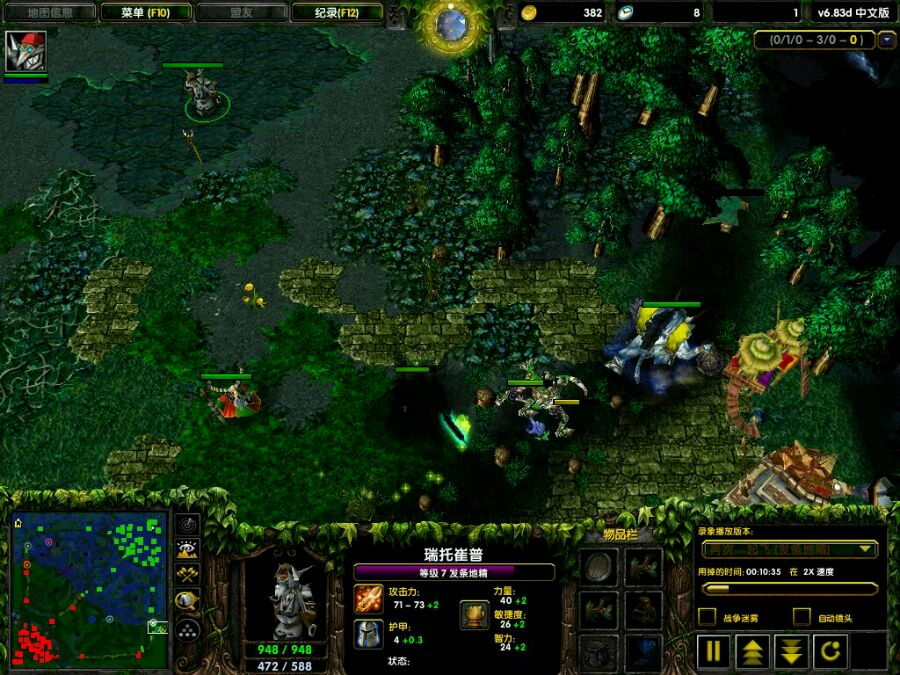Toggle minimap creep display button
The image size is (900, 675).
pyautogui.click(x=187, y=601)
